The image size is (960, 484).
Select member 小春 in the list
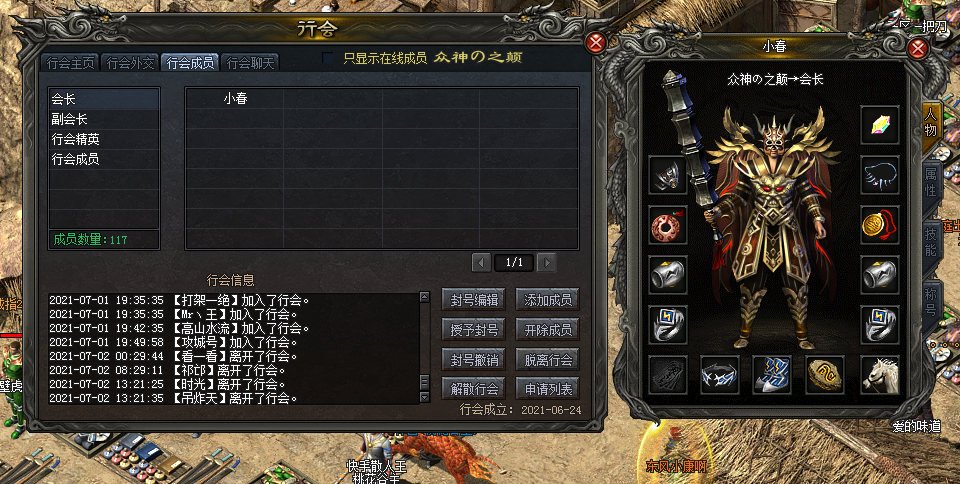(236, 98)
